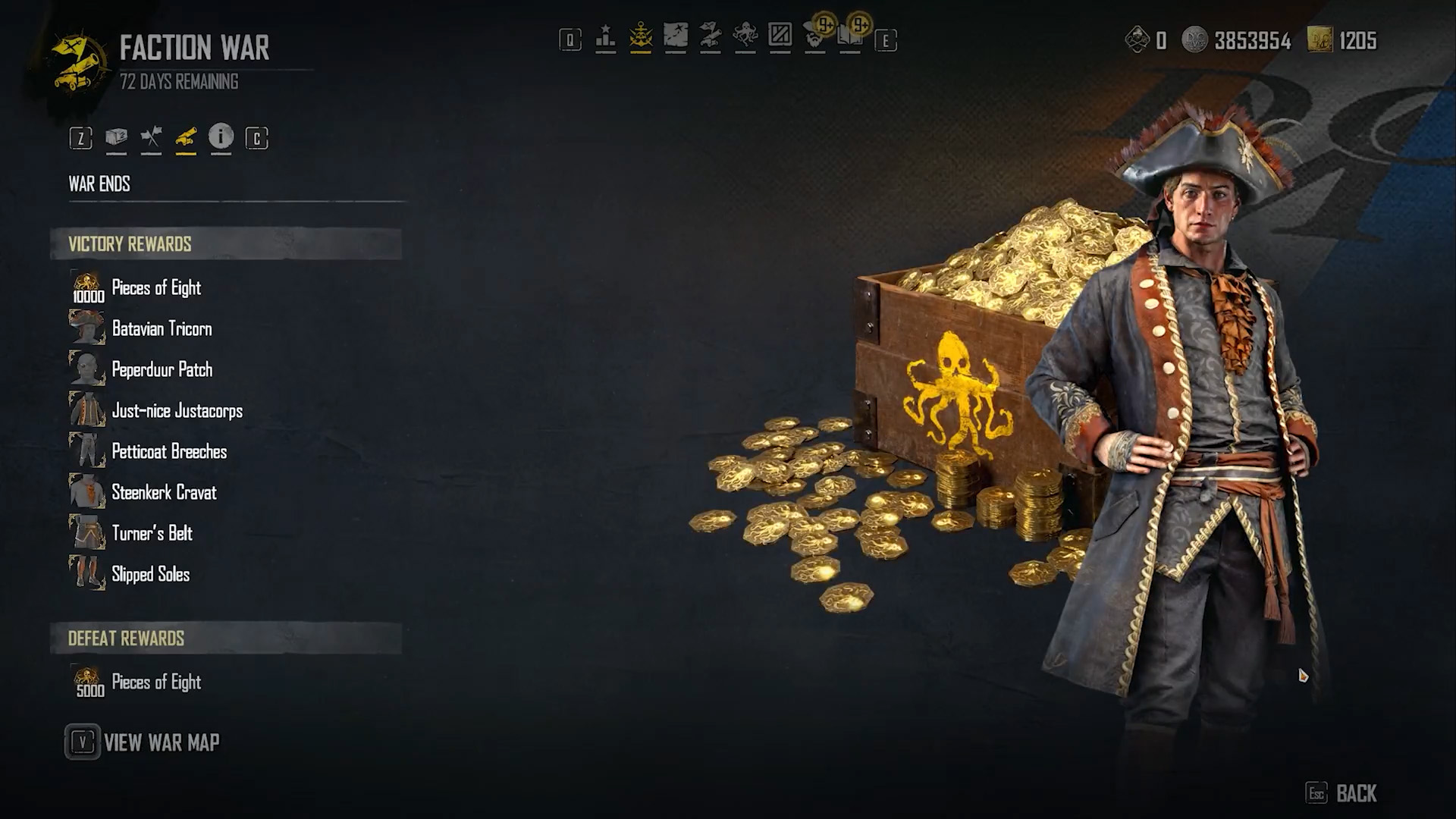Viewport: 1456px width, 819px height.
Task: Preview the Steenkerk Cravat reward
Action: coord(164,493)
